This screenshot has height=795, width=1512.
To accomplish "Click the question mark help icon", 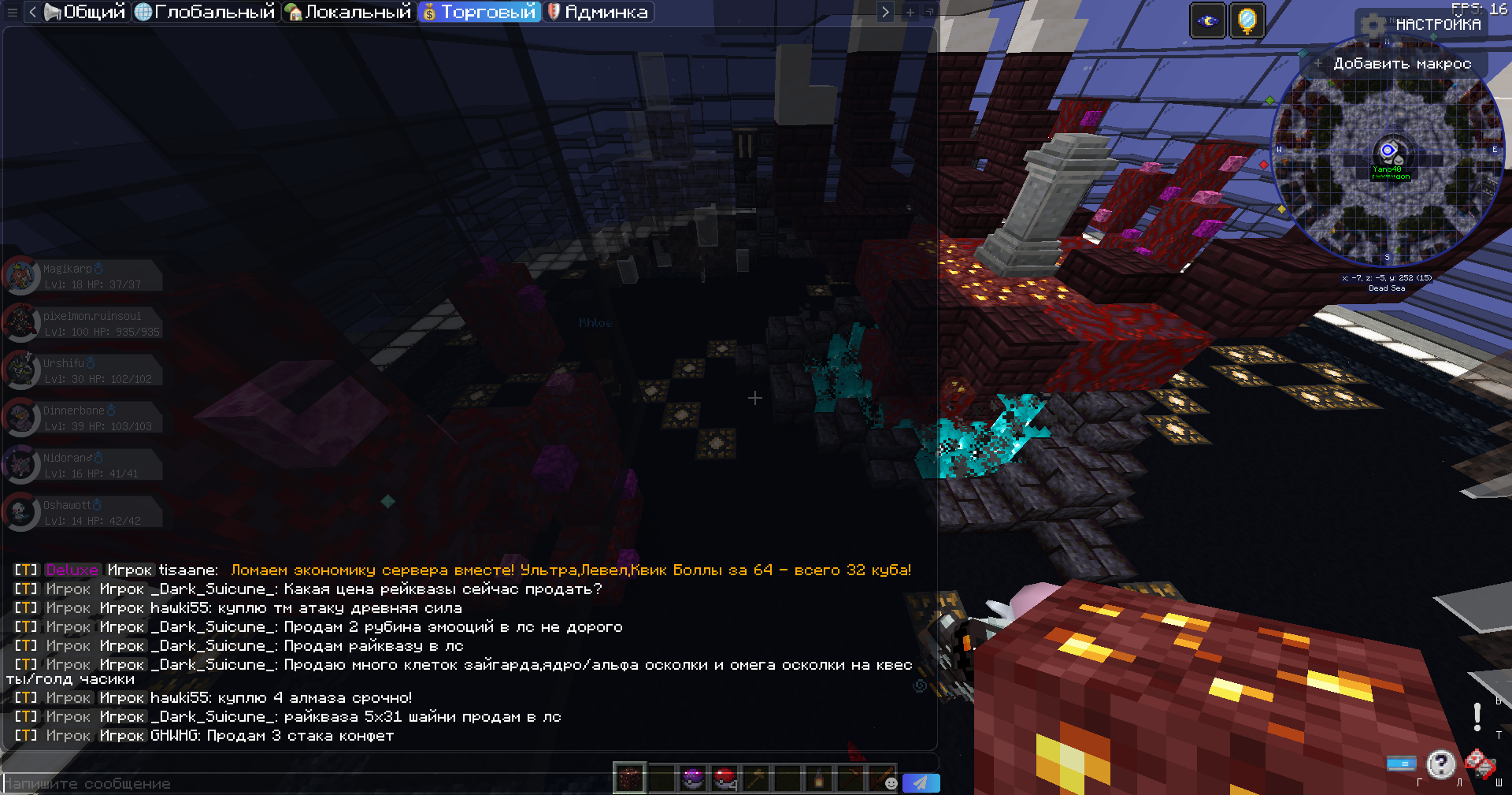I will point(1440,763).
